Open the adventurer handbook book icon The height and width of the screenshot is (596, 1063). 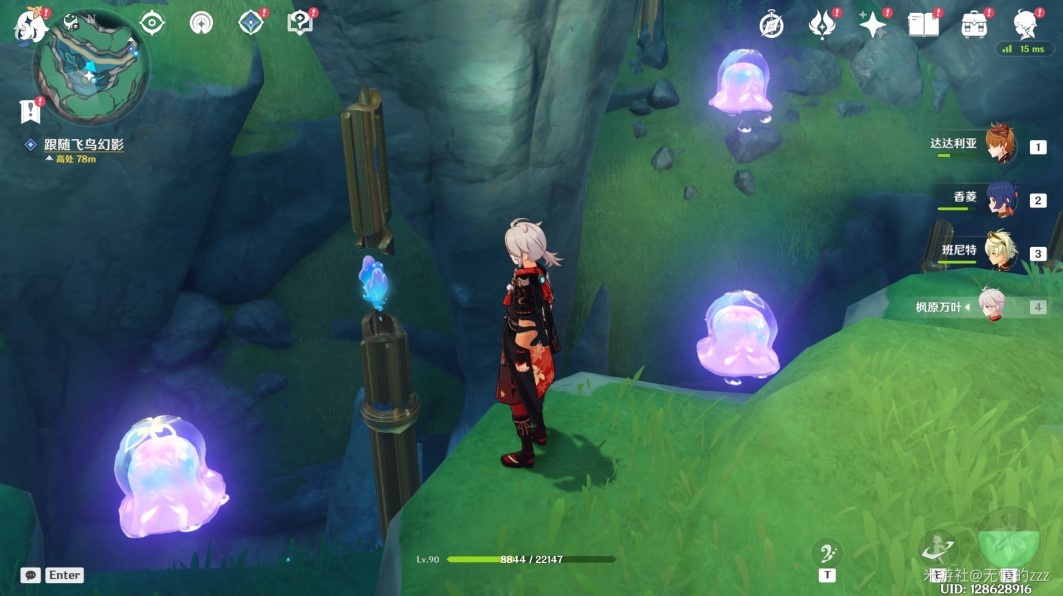pyautogui.click(x=923, y=26)
